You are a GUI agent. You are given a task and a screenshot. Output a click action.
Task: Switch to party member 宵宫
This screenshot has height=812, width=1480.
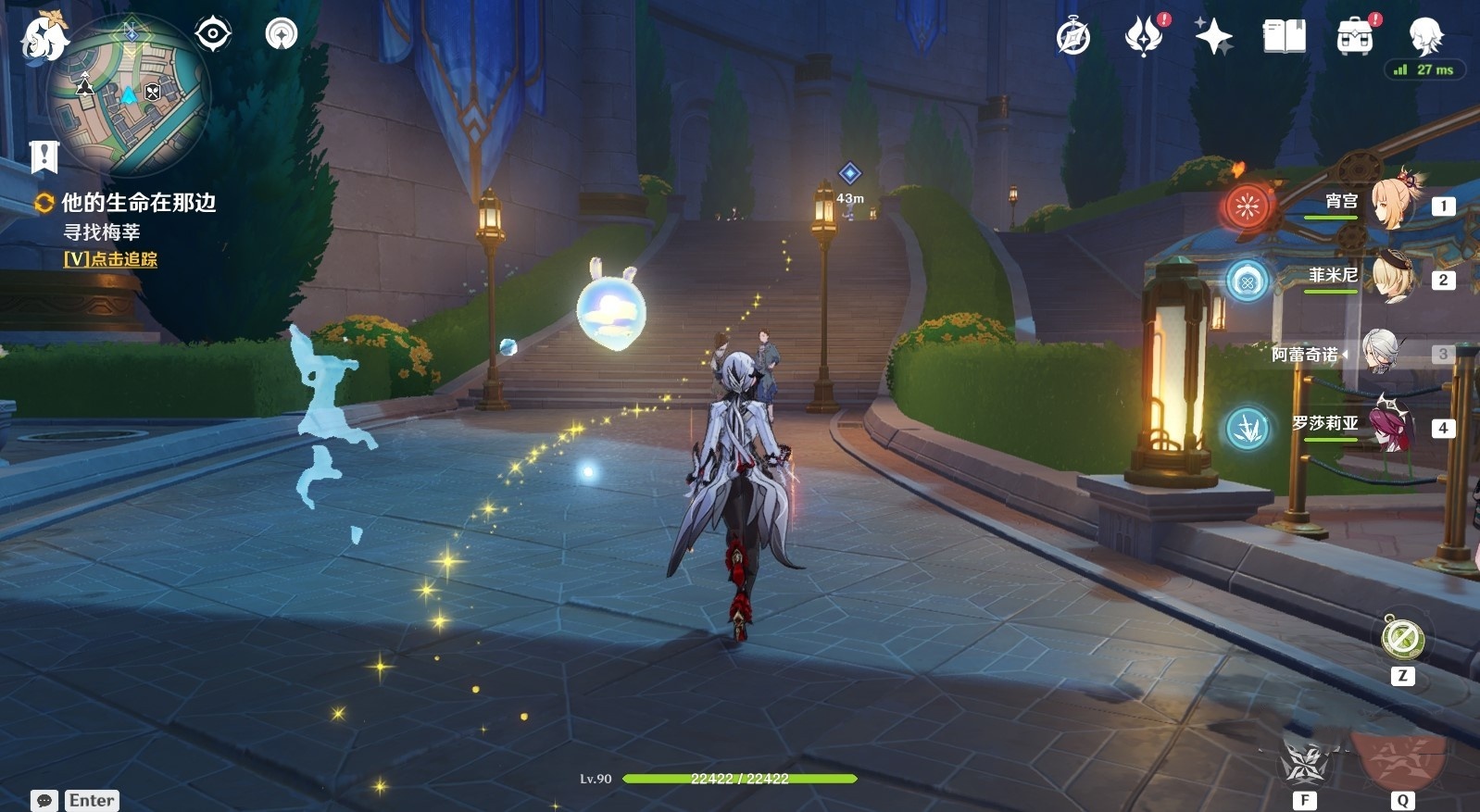[x=1389, y=204]
